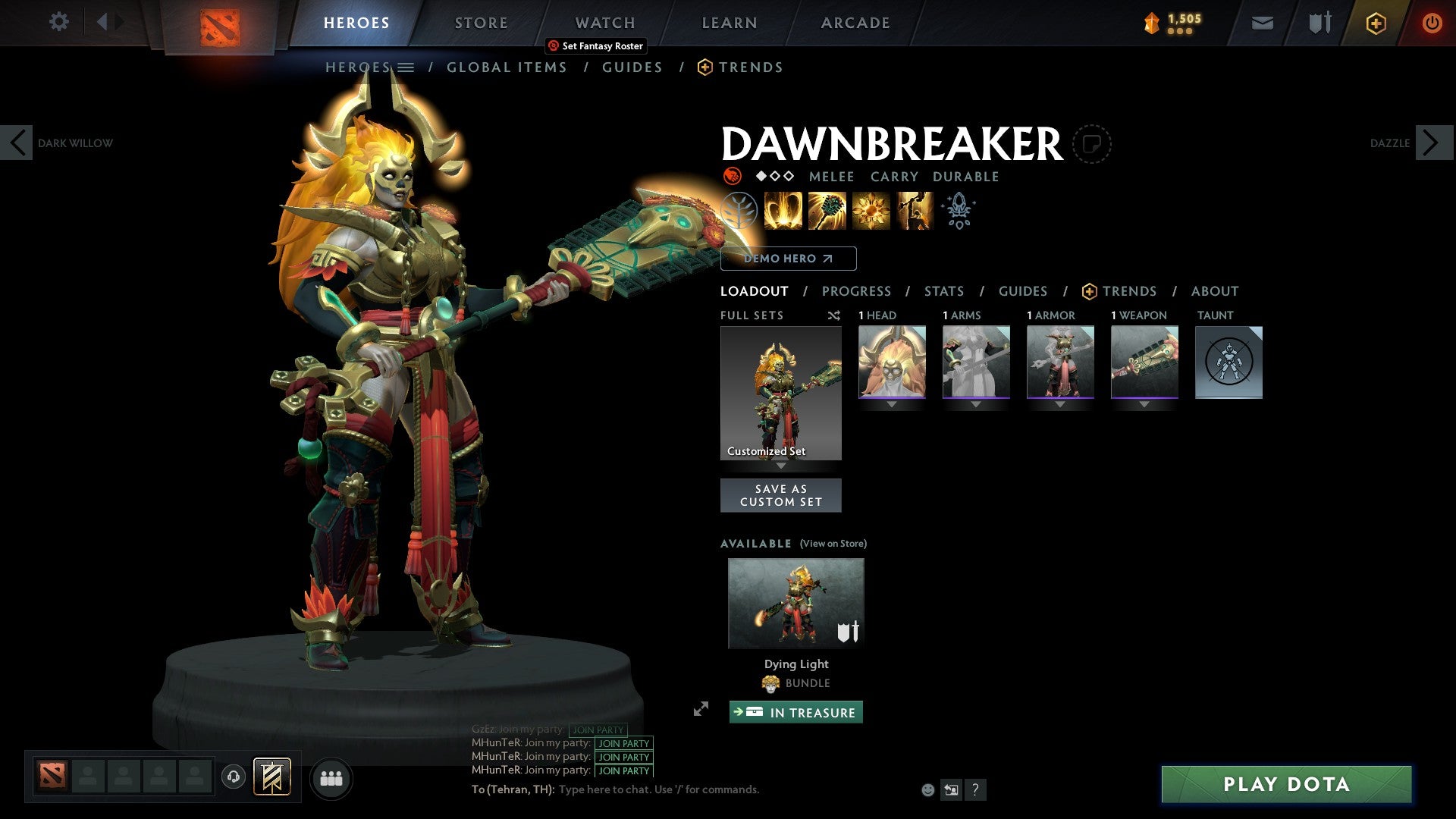Open Dota Plus hexagon icon
Screen dimensions: 1456x819
(x=1375, y=23)
